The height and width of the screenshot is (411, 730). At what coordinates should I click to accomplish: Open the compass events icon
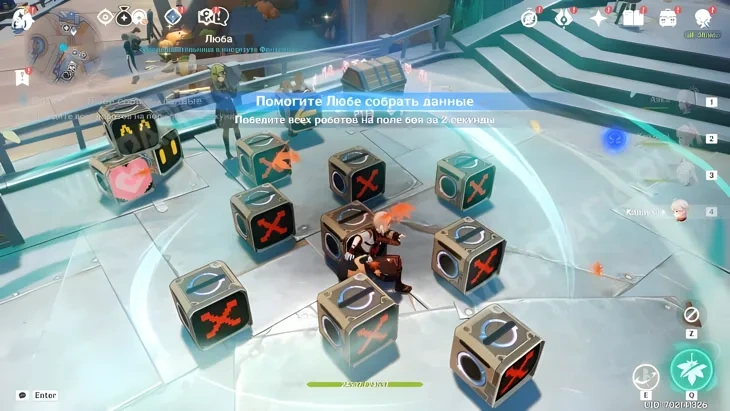[530, 17]
